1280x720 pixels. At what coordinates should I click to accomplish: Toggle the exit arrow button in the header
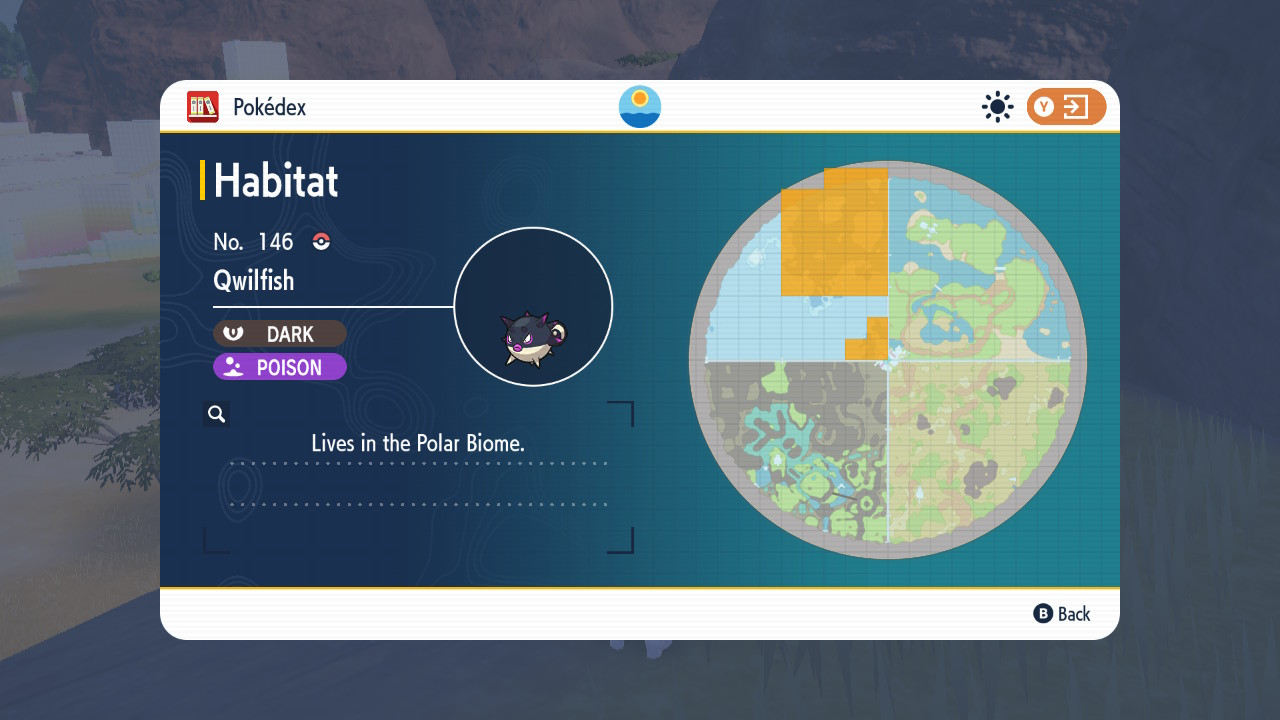(x=1066, y=107)
